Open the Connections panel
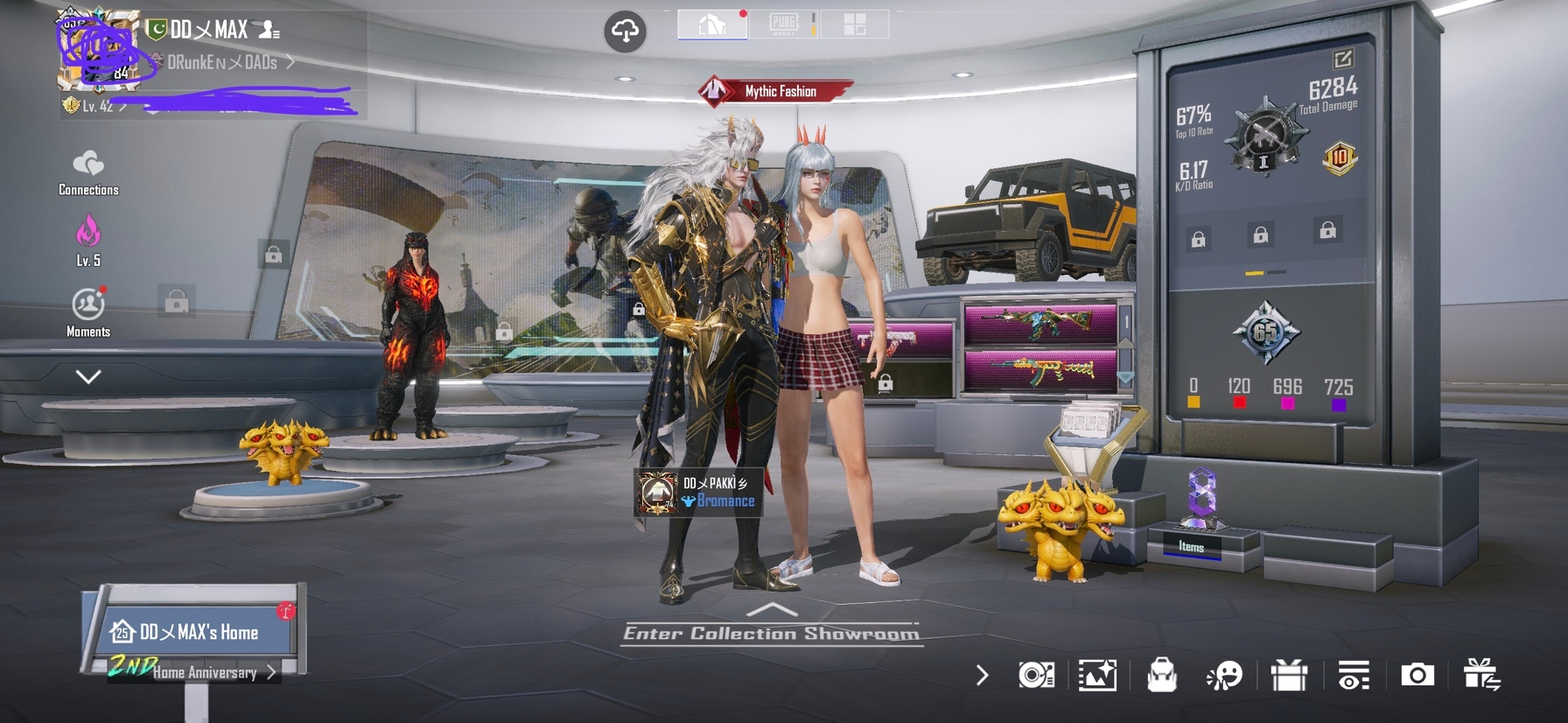The width and height of the screenshot is (1568, 723). click(88, 172)
